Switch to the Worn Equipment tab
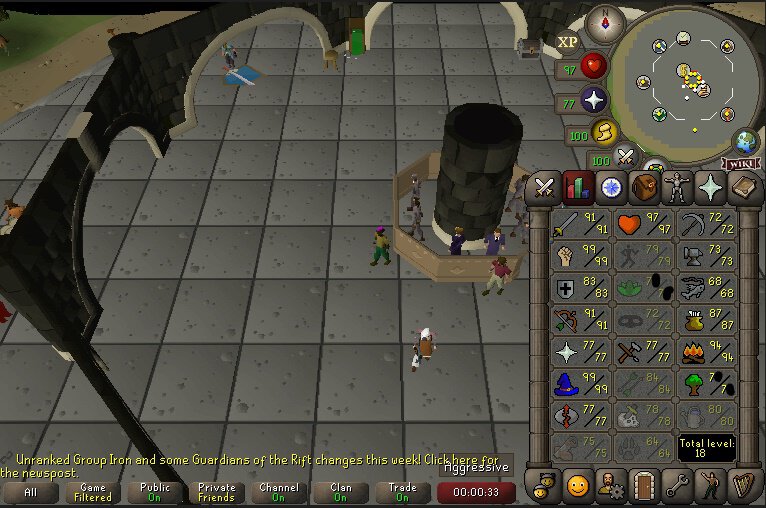The height and width of the screenshot is (508, 766). 678,187
